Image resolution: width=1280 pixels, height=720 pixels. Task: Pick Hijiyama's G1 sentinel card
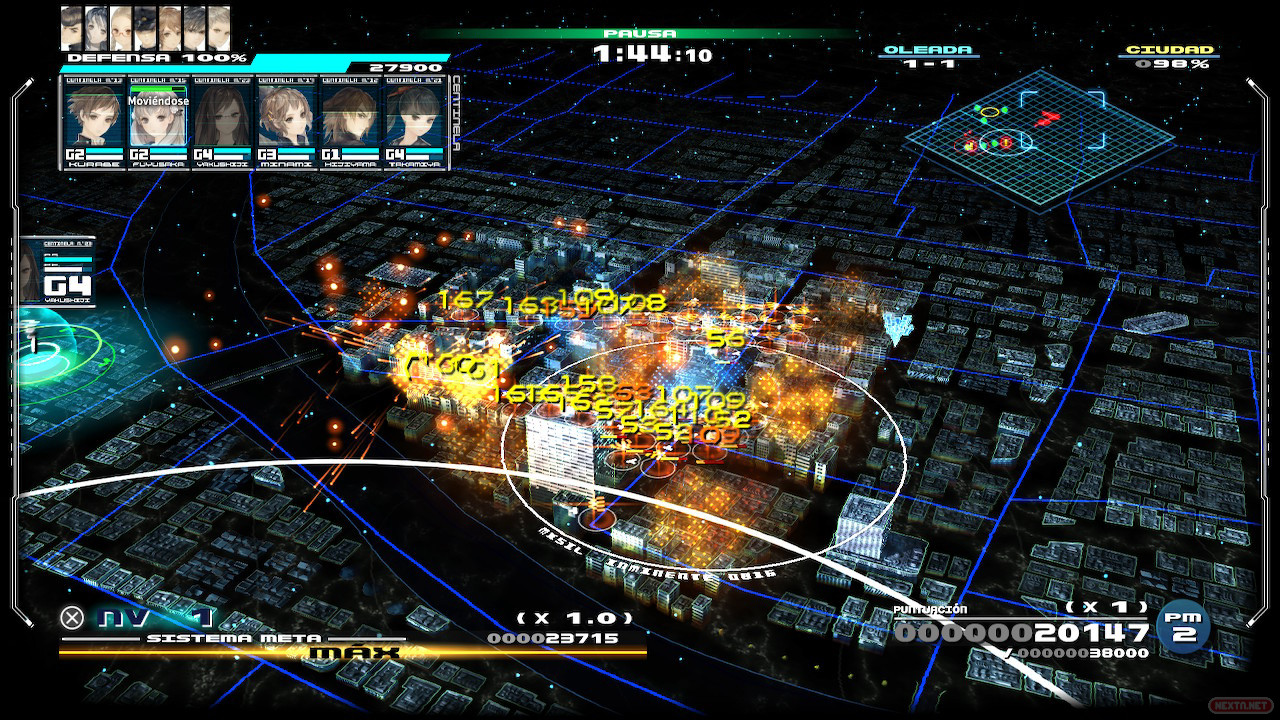[x=350, y=123]
